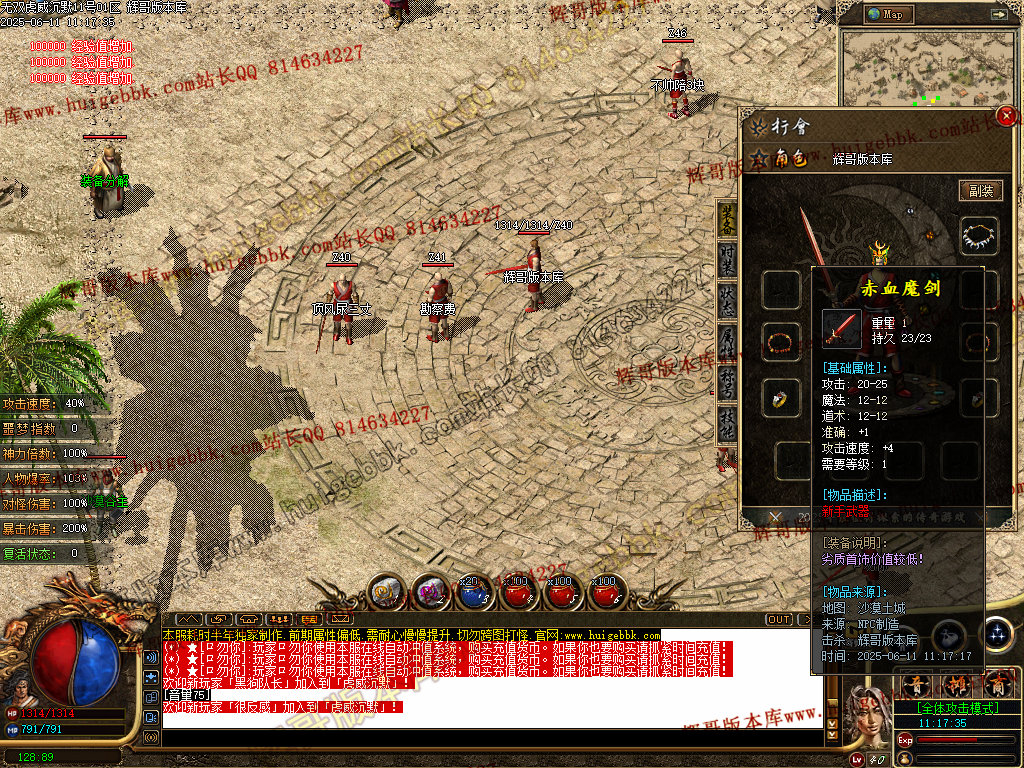Open the 行會 guild tab
Screen dimensions: 1024x768
[780, 127]
